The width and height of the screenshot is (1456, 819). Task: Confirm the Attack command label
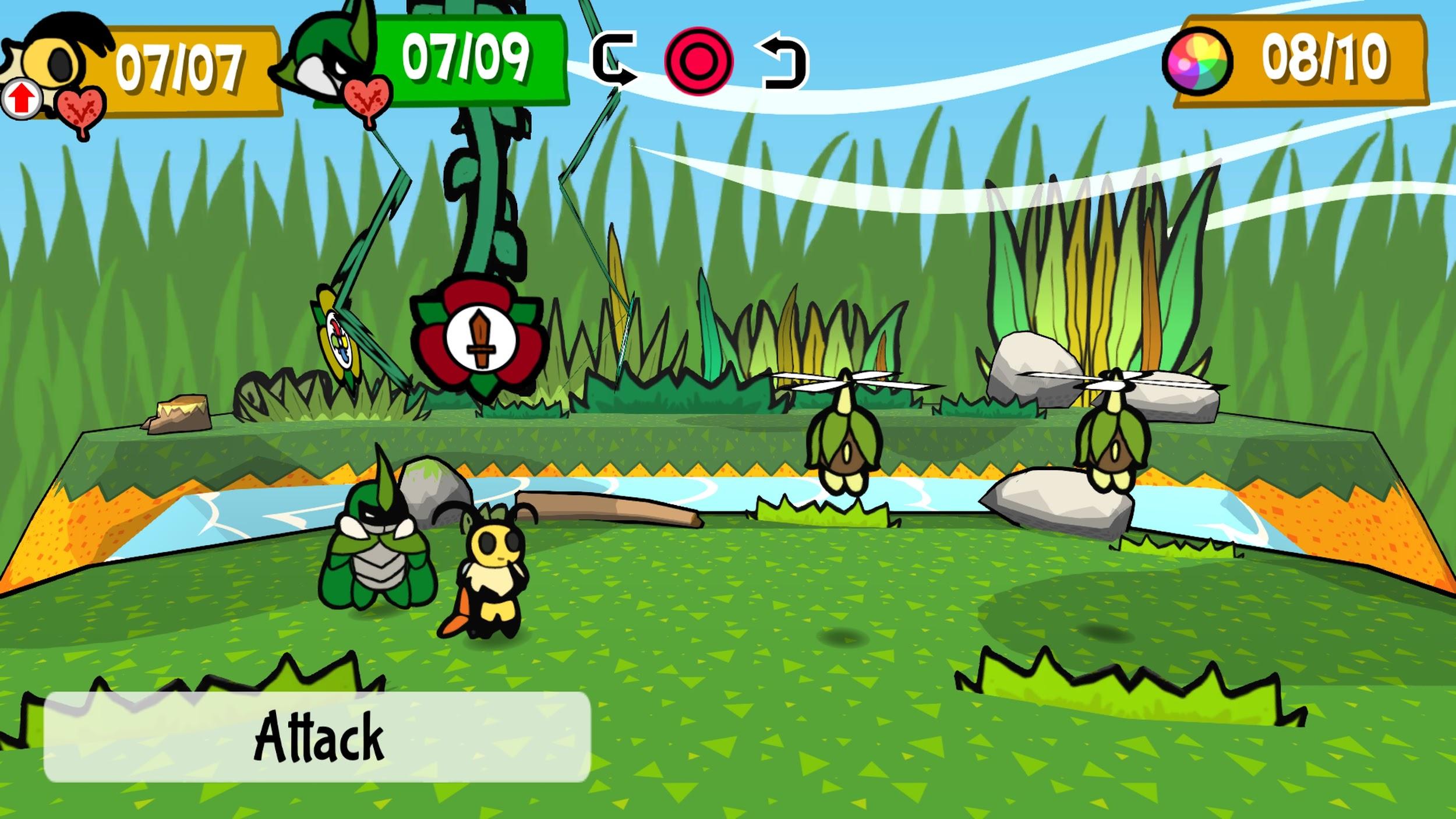317,736
